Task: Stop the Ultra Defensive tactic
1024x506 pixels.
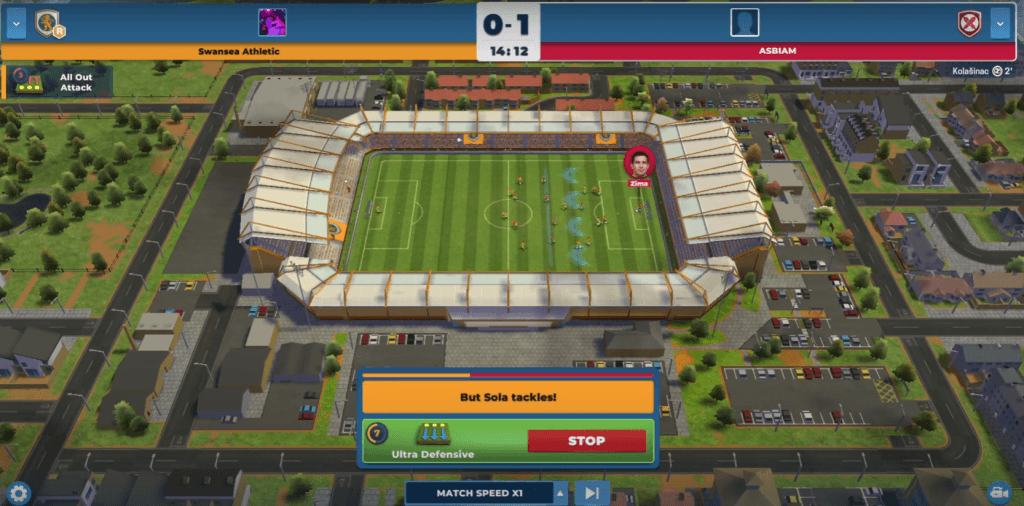Action: 586,441
